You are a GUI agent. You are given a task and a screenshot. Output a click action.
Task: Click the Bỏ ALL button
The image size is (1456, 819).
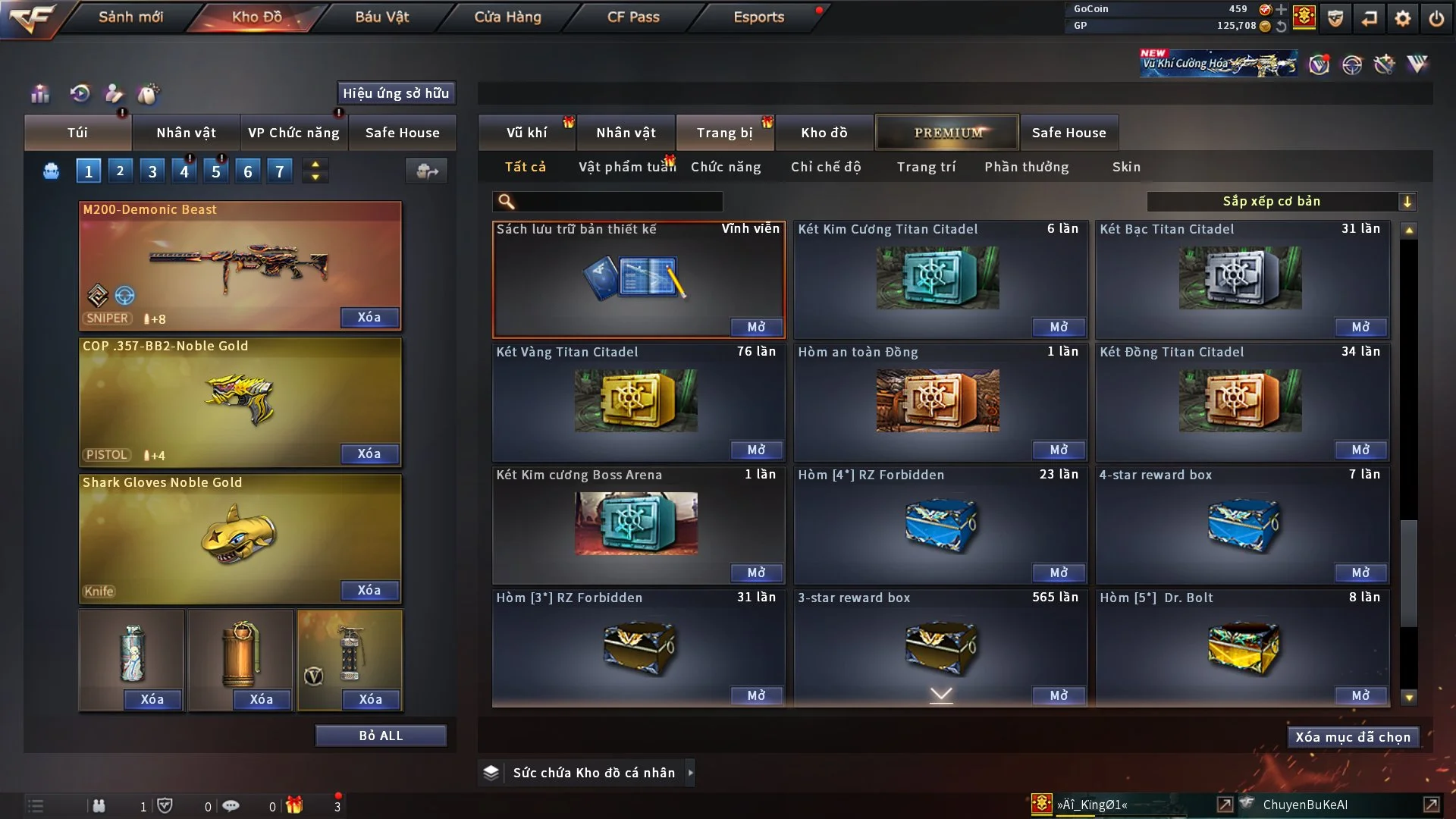pyautogui.click(x=381, y=736)
